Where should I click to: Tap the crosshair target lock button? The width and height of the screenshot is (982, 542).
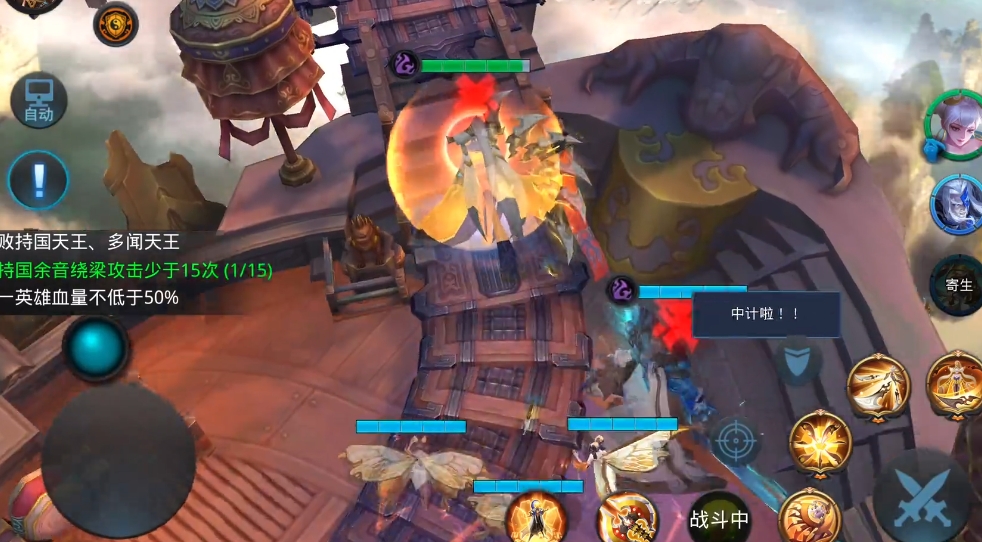tap(737, 440)
